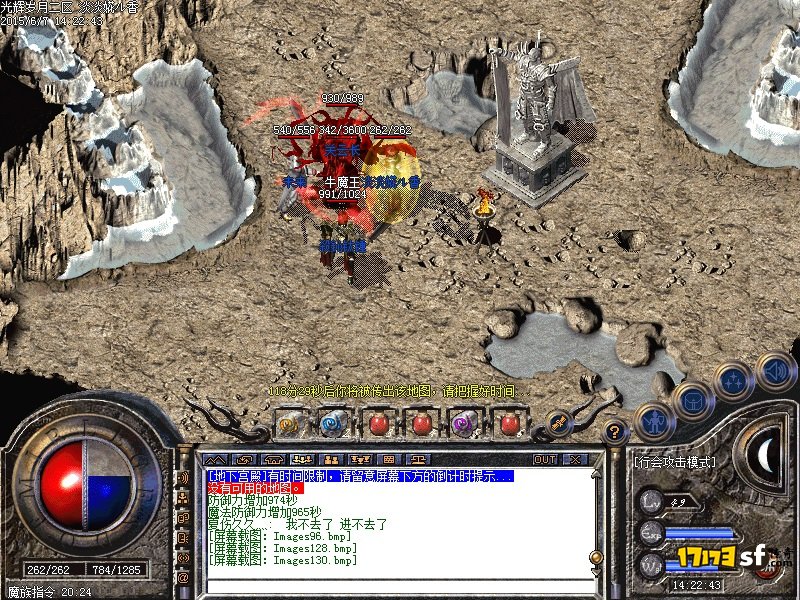This screenshot has width=800, height=600.
Task: Open the question mark help button
Action: click(x=616, y=432)
